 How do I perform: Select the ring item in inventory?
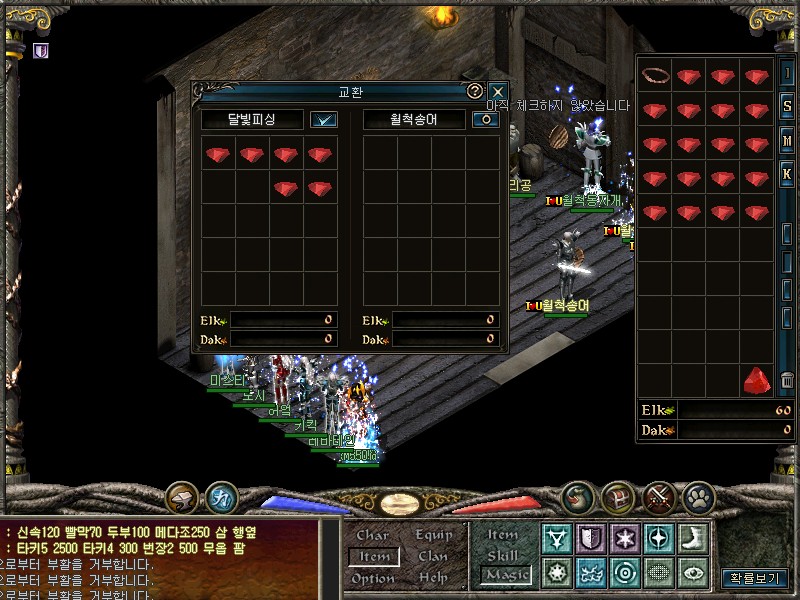[654, 76]
